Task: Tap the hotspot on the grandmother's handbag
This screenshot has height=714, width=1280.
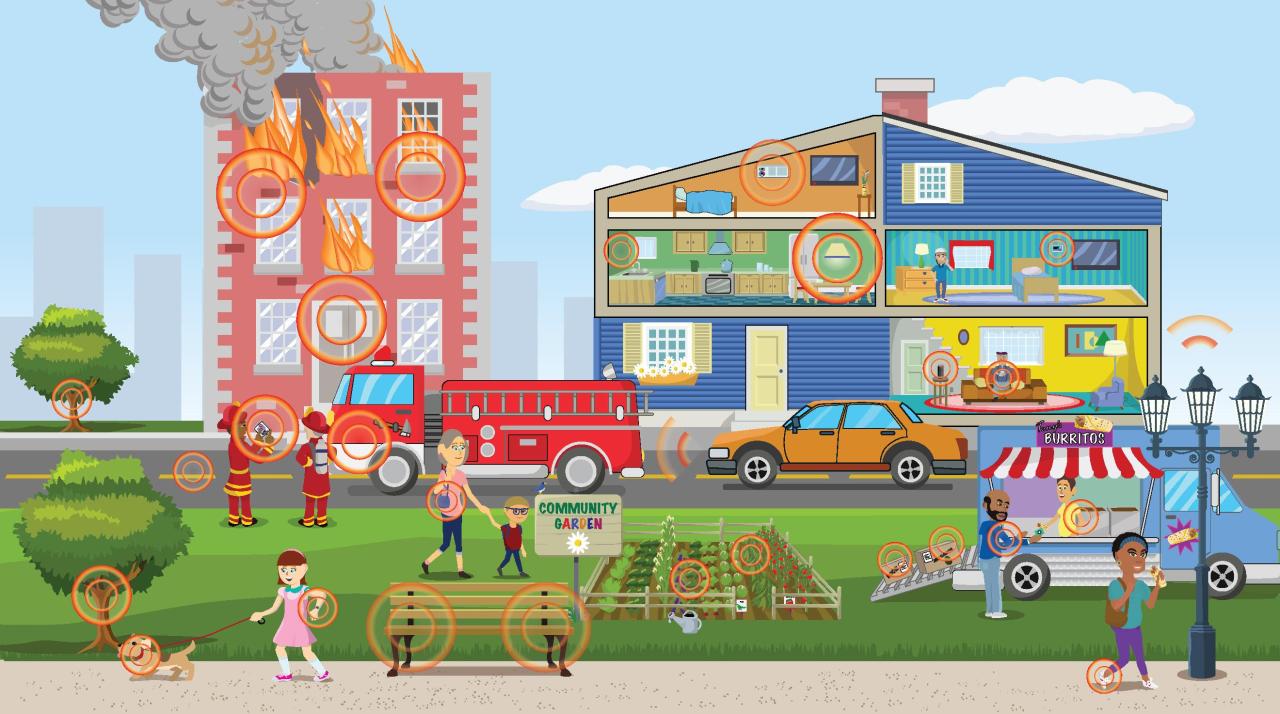Action: 445,501
